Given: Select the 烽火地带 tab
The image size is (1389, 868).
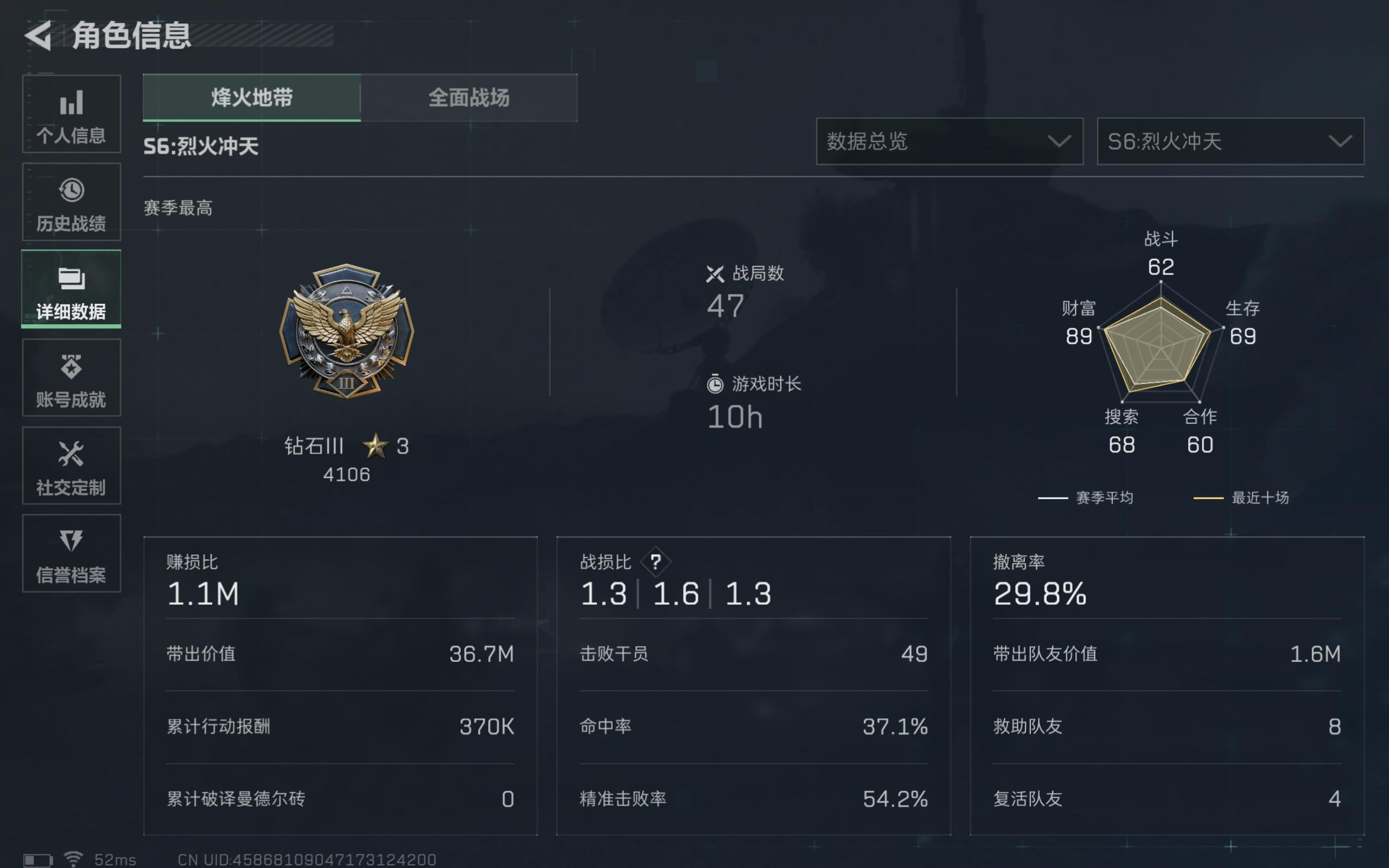Looking at the screenshot, I should coord(252,98).
